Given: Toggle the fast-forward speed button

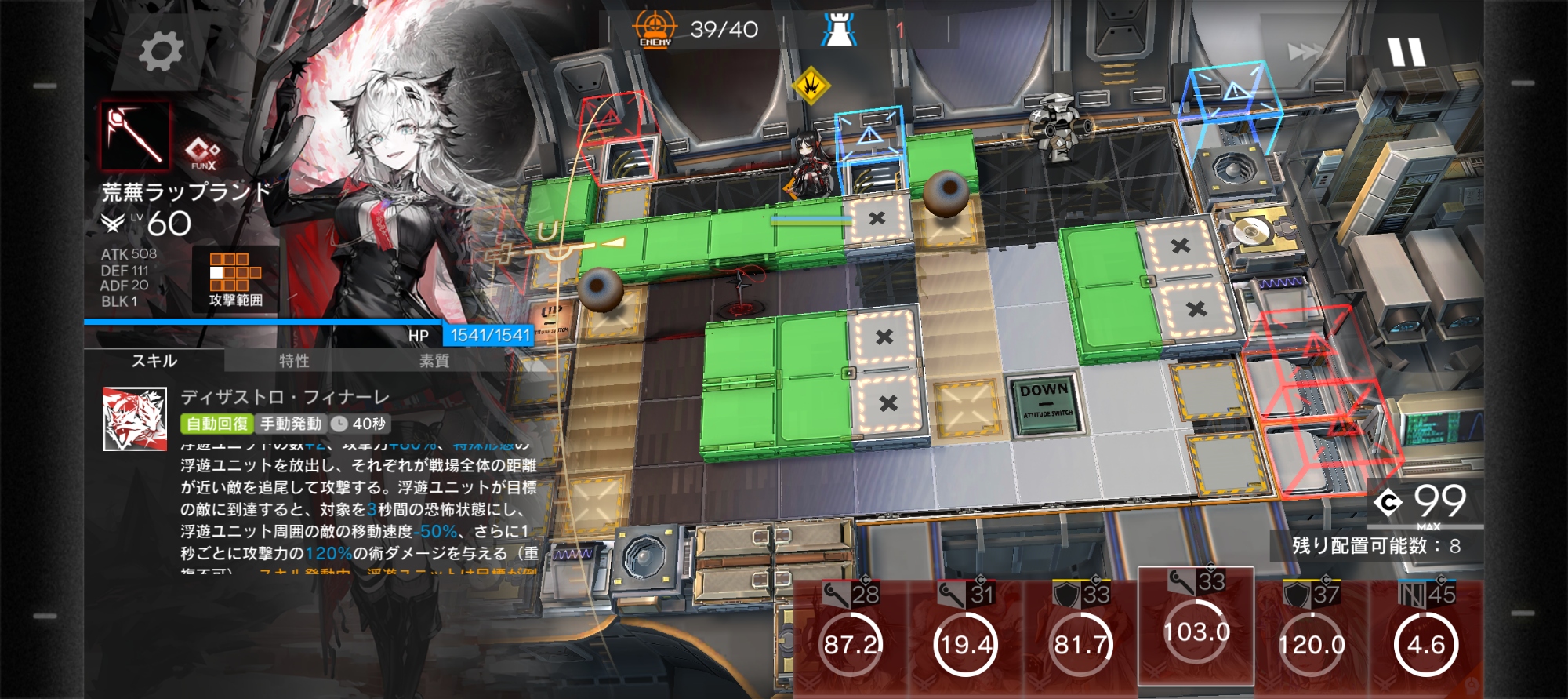Looking at the screenshot, I should tap(1305, 53).
